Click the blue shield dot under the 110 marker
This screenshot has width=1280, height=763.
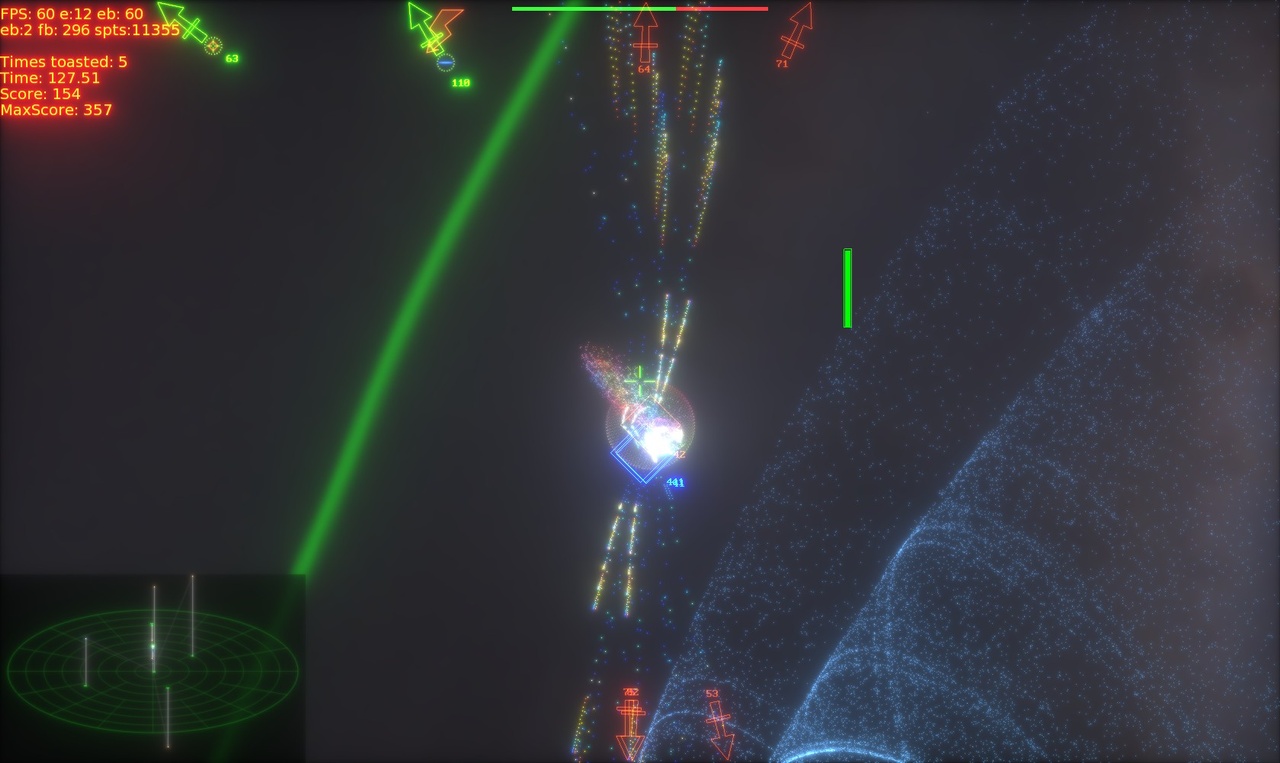coord(445,60)
